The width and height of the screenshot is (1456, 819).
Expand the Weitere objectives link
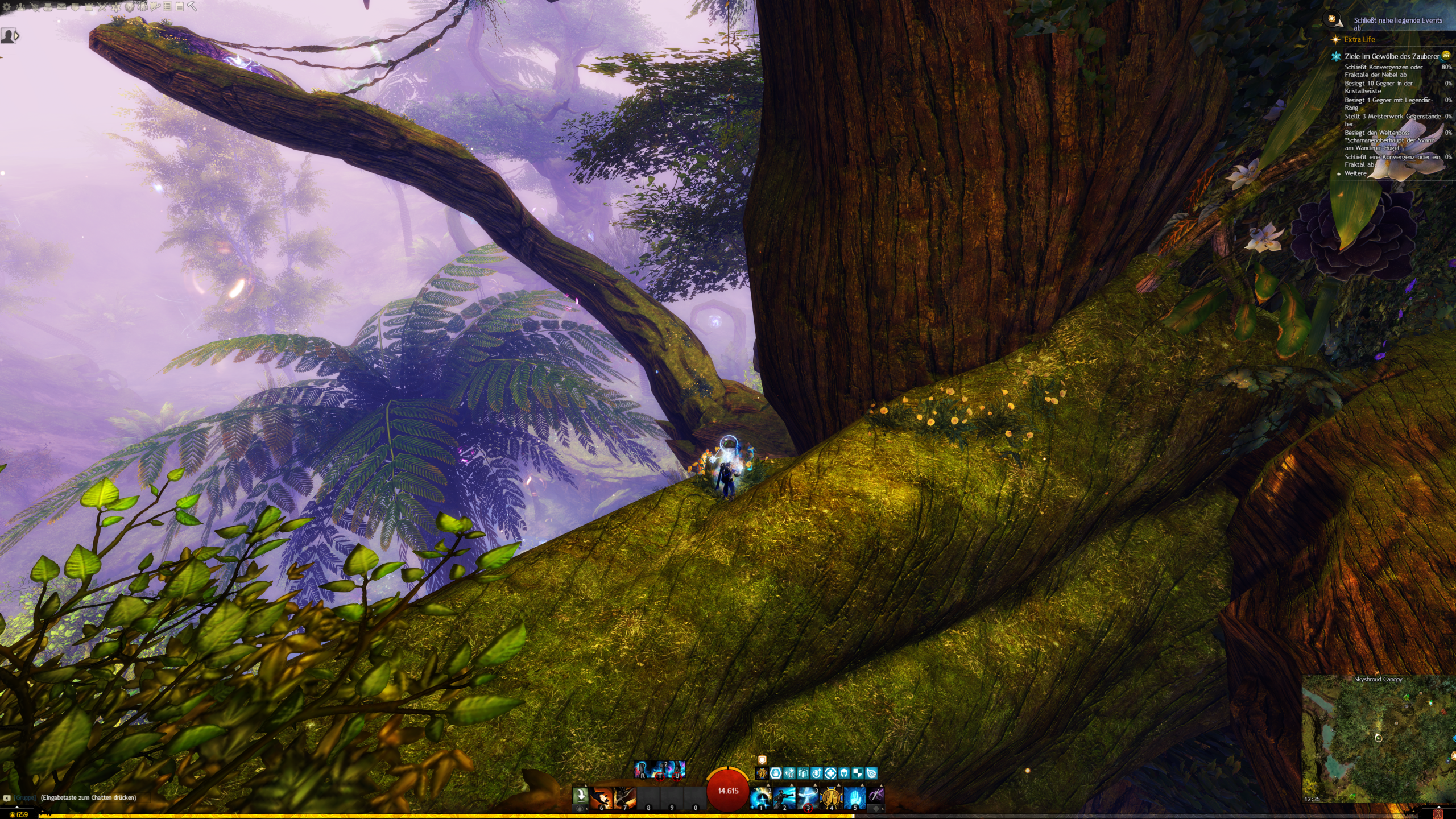click(x=1355, y=173)
